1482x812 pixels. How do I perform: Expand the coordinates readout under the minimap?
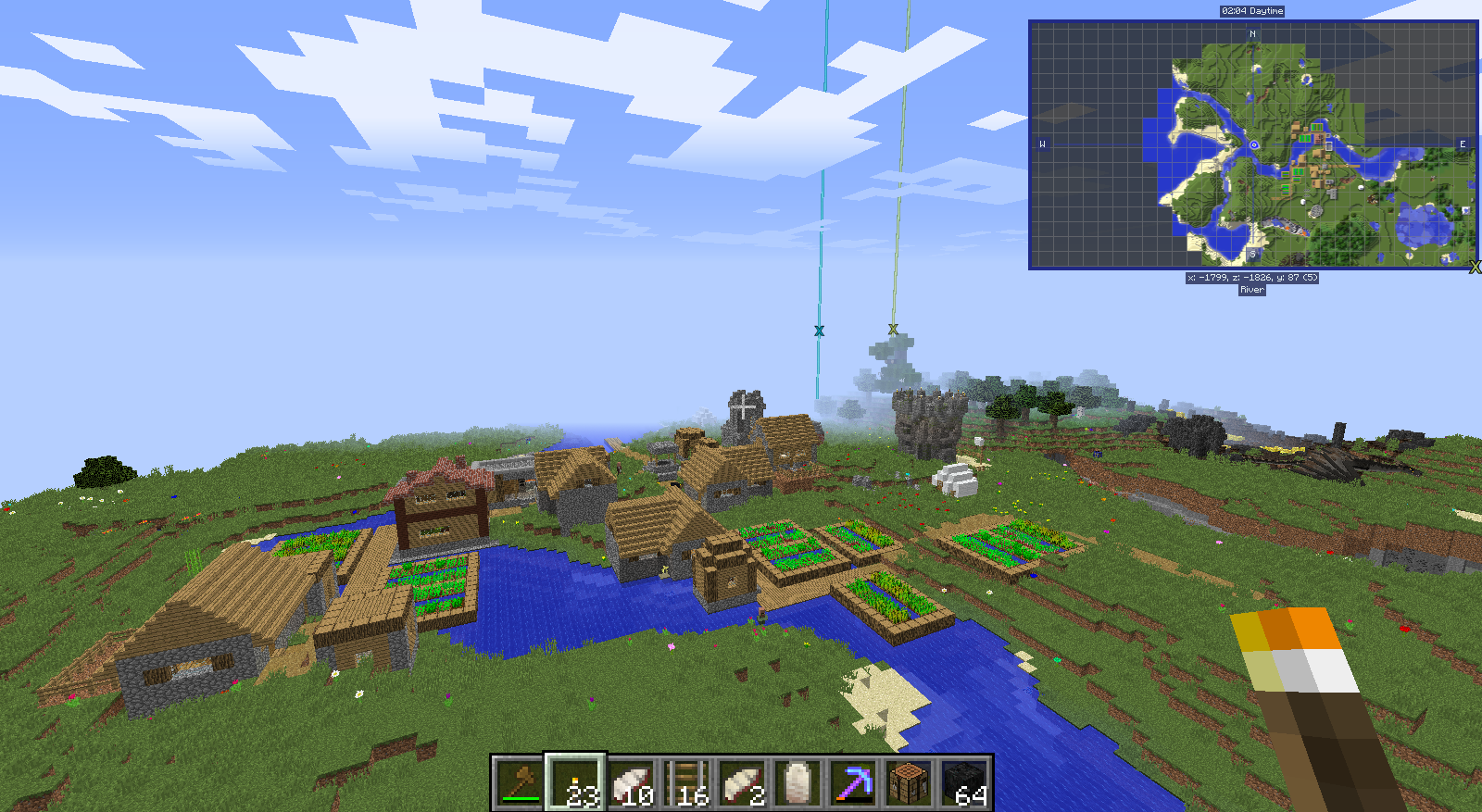point(1253,277)
